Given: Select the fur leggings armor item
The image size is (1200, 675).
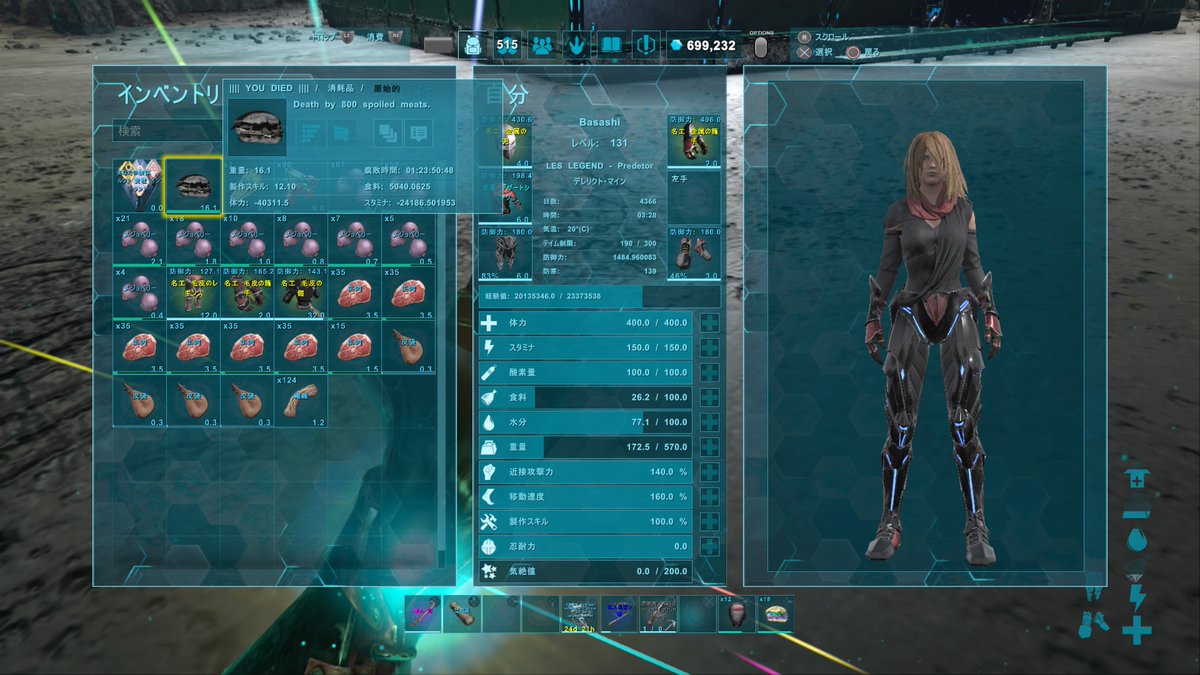Looking at the screenshot, I should point(193,291).
